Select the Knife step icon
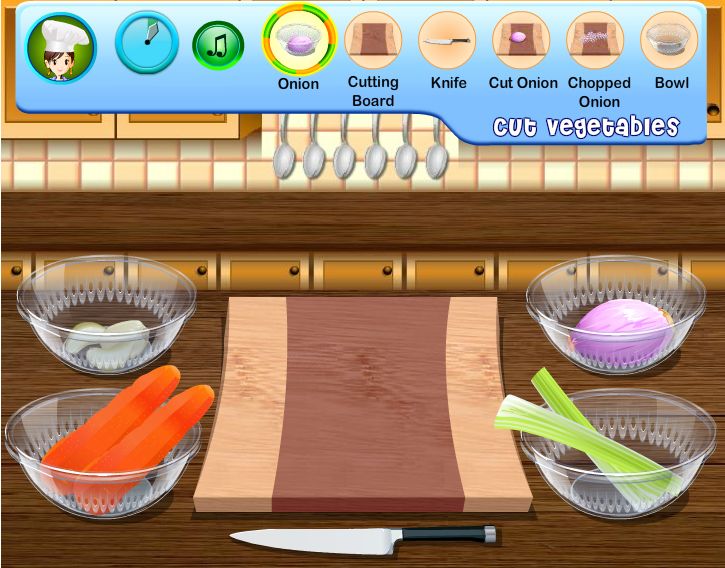Screen dimensions: 725x568 447,40
